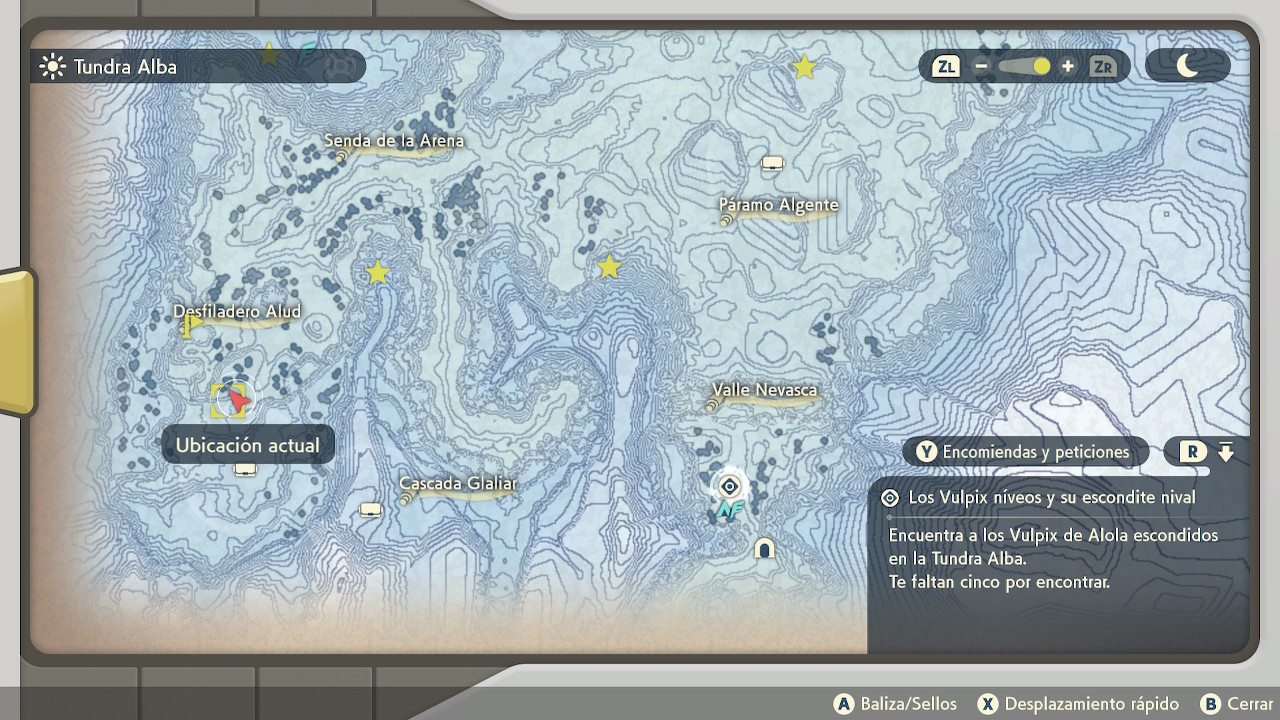Click the zoom-out minus on the map zoom bar
Screen dimensions: 1280x720
click(981, 67)
